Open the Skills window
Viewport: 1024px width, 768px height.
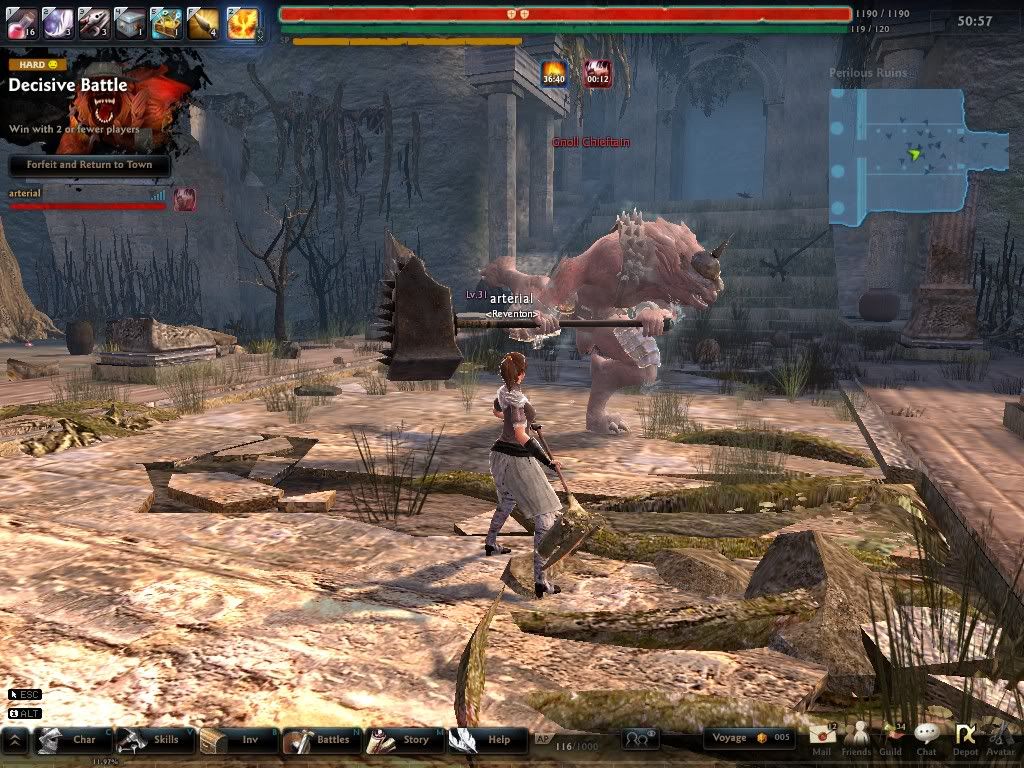[152, 740]
